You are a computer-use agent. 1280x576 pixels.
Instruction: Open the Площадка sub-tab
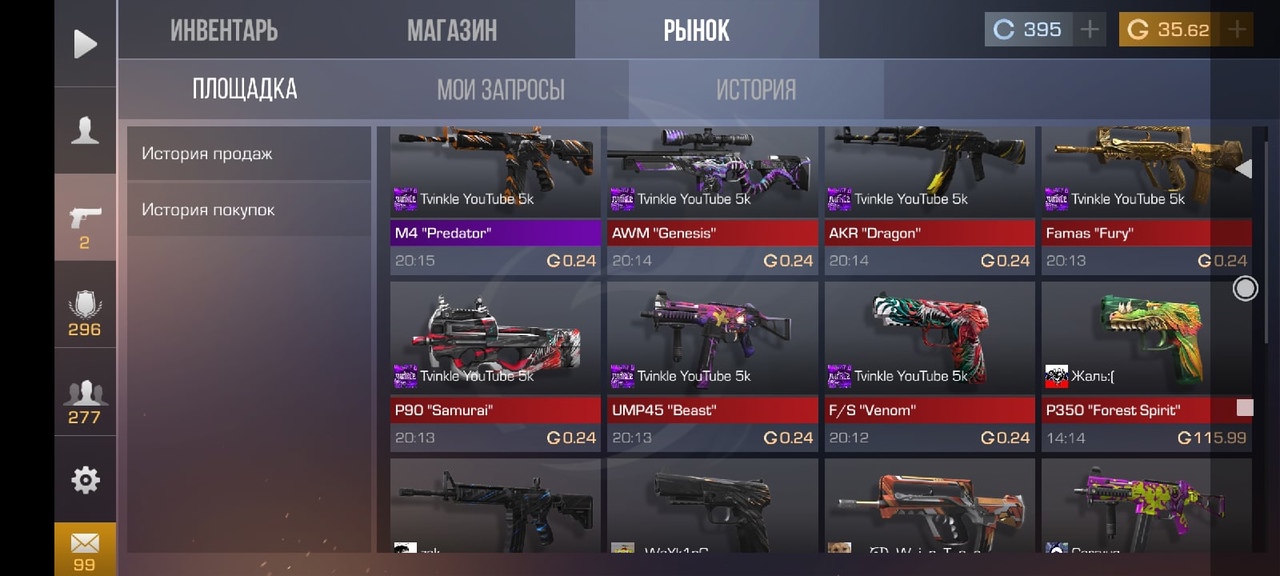245,89
